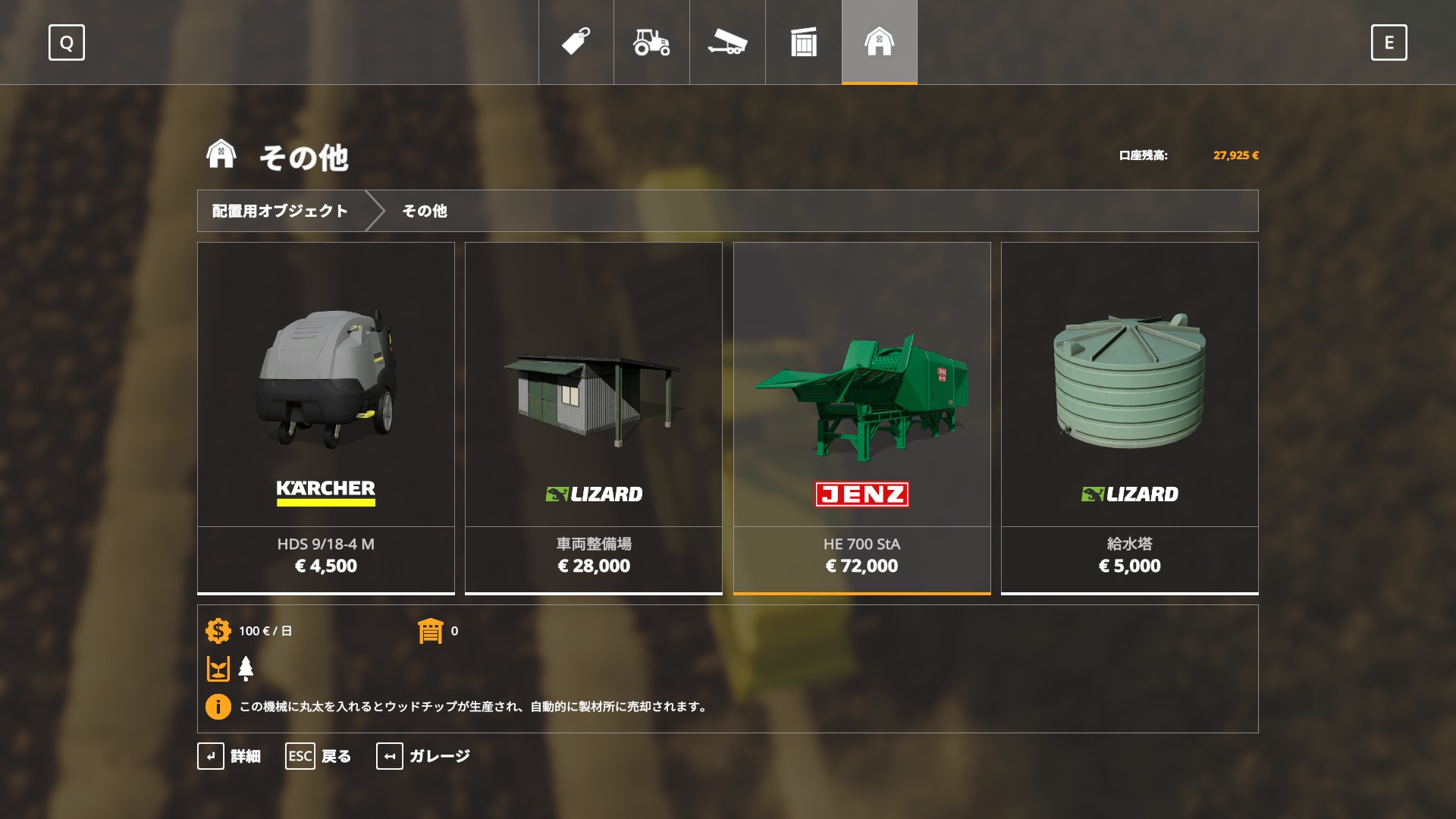Select the Jenz HE 700 StA chipper
The width and height of the screenshot is (1456, 819).
click(x=861, y=417)
